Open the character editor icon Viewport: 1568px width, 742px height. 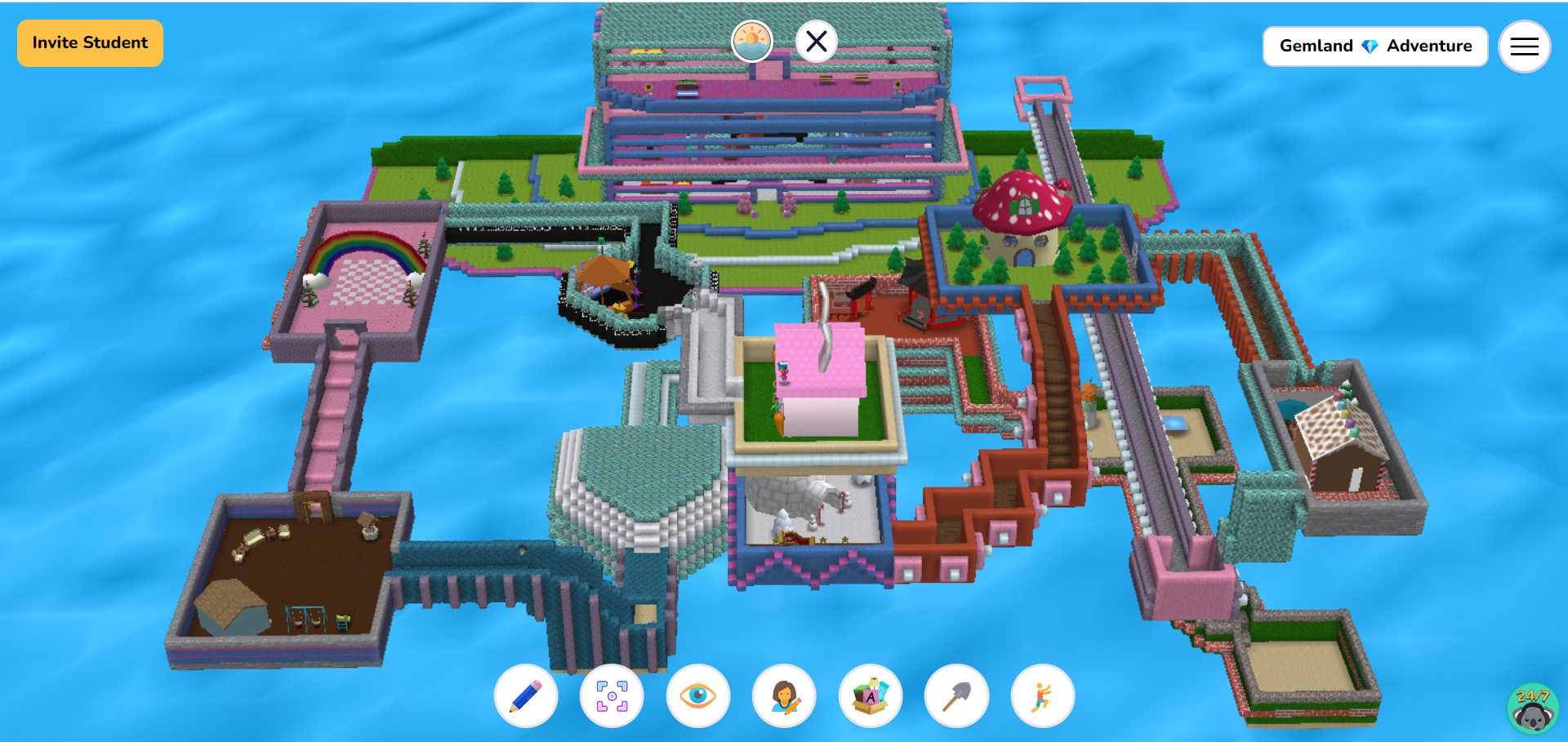click(784, 695)
